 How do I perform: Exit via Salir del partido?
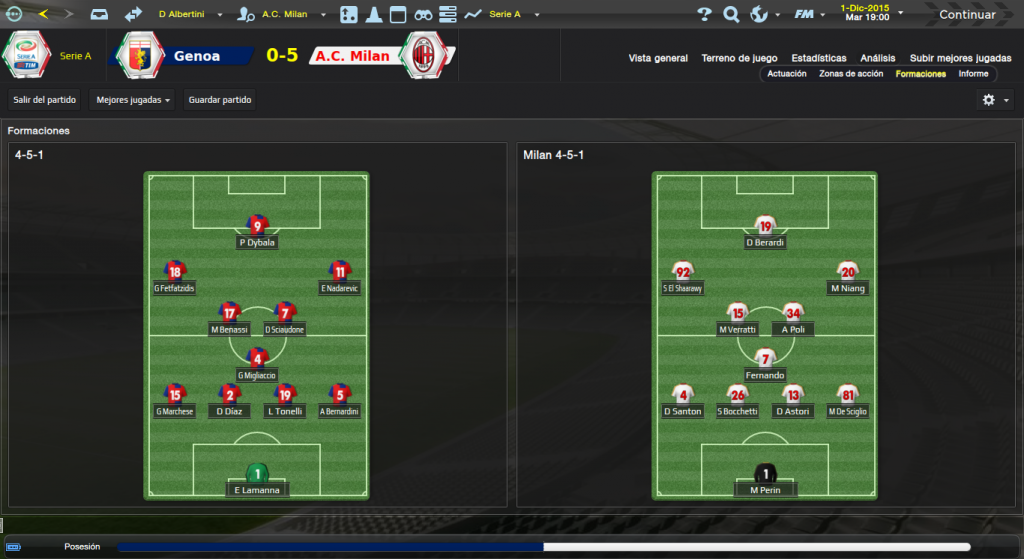[43, 100]
